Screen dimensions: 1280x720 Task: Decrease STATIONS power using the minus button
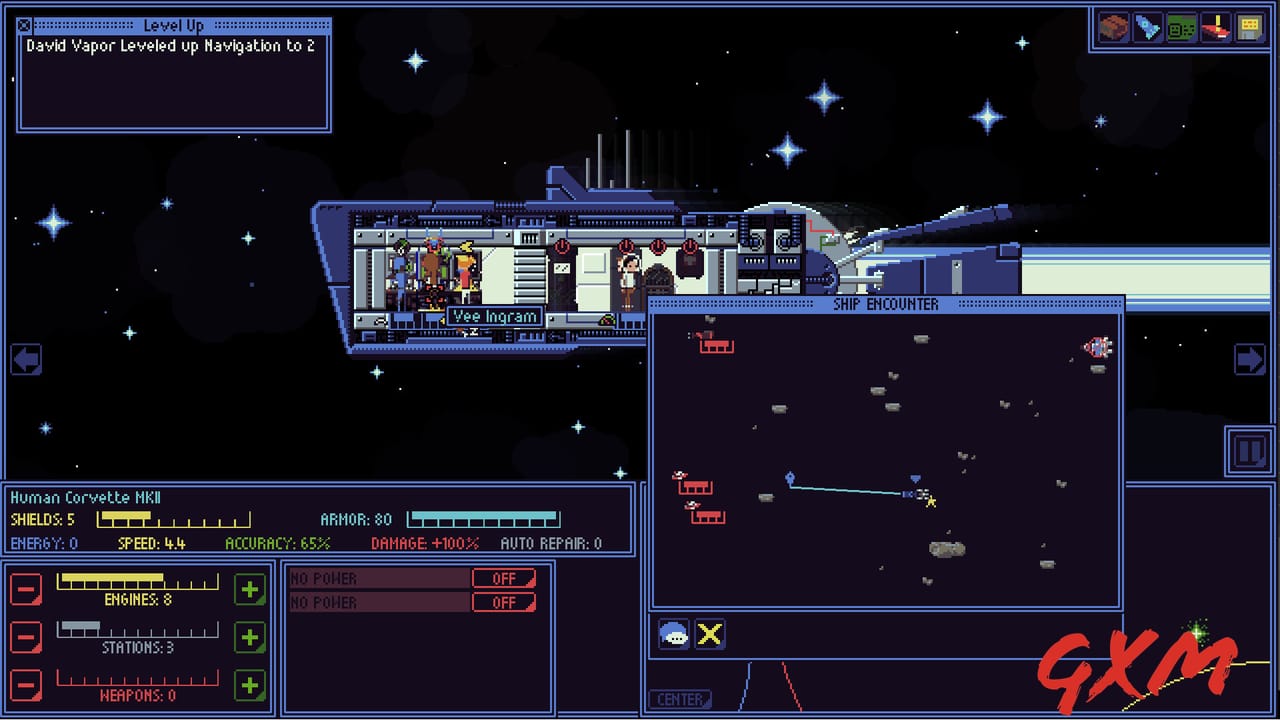pyautogui.click(x=26, y=637)
